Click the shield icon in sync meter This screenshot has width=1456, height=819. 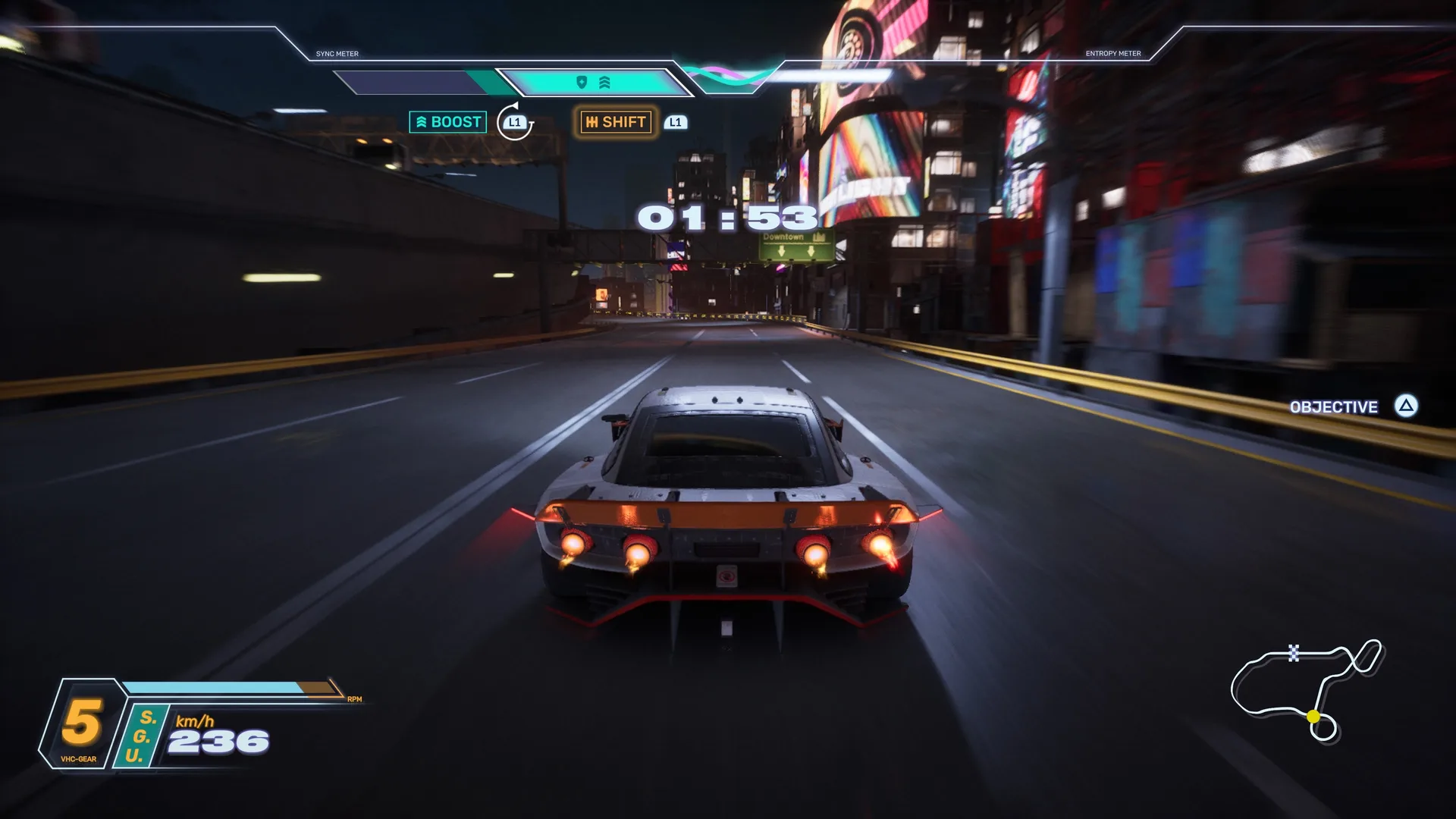pos(582,82)
